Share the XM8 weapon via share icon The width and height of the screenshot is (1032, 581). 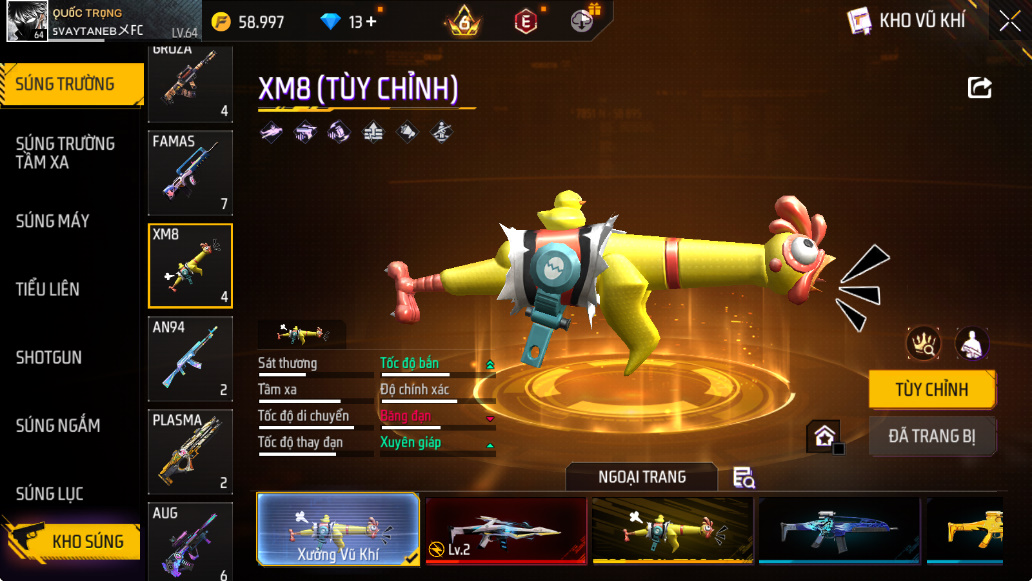[x=980, y=88]
